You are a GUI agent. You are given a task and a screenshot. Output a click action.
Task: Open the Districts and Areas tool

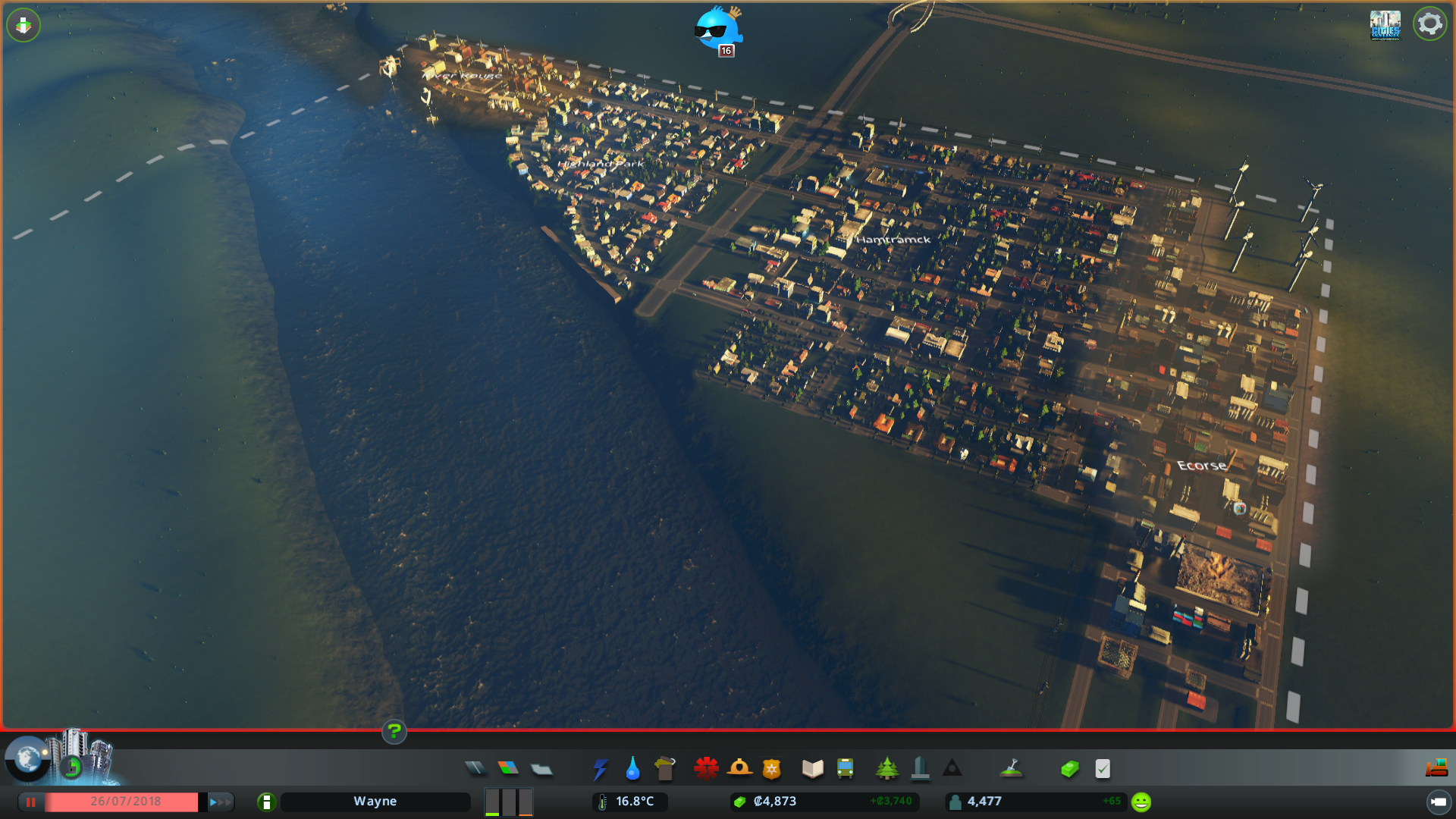[542, 768]
